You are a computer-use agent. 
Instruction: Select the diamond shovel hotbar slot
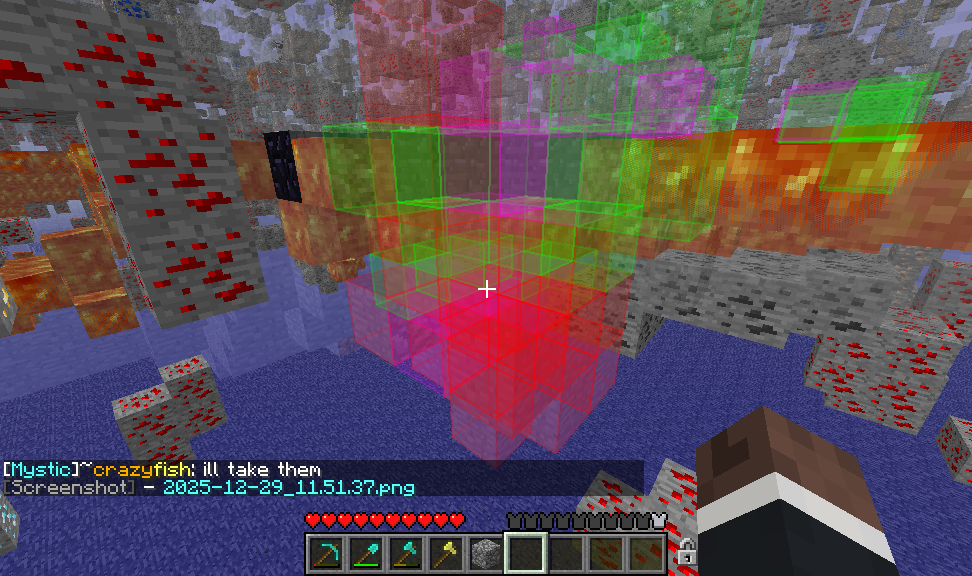click(x=365, y=551)
